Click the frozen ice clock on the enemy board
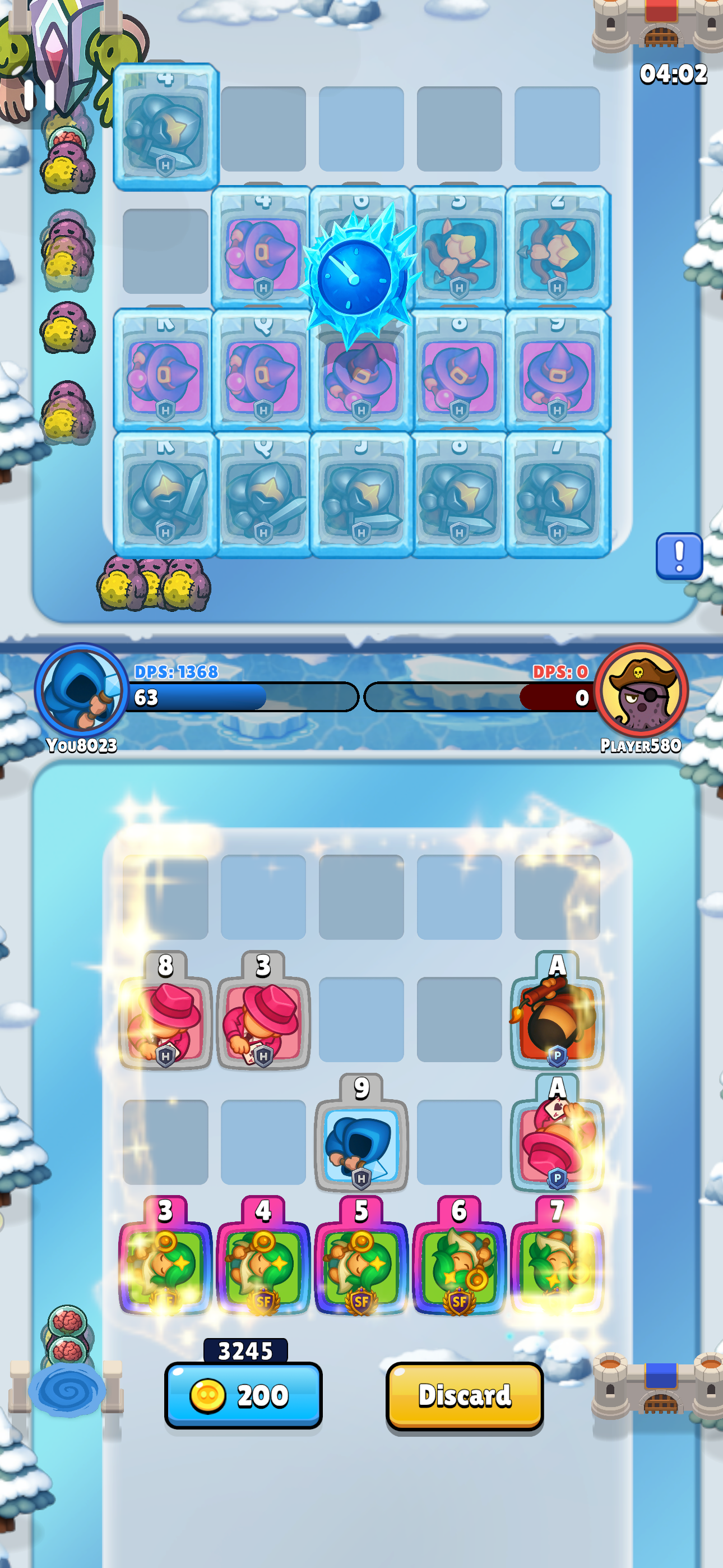Image resolution: width=723 pixels, height=1568 pixels. click(356, 277)
